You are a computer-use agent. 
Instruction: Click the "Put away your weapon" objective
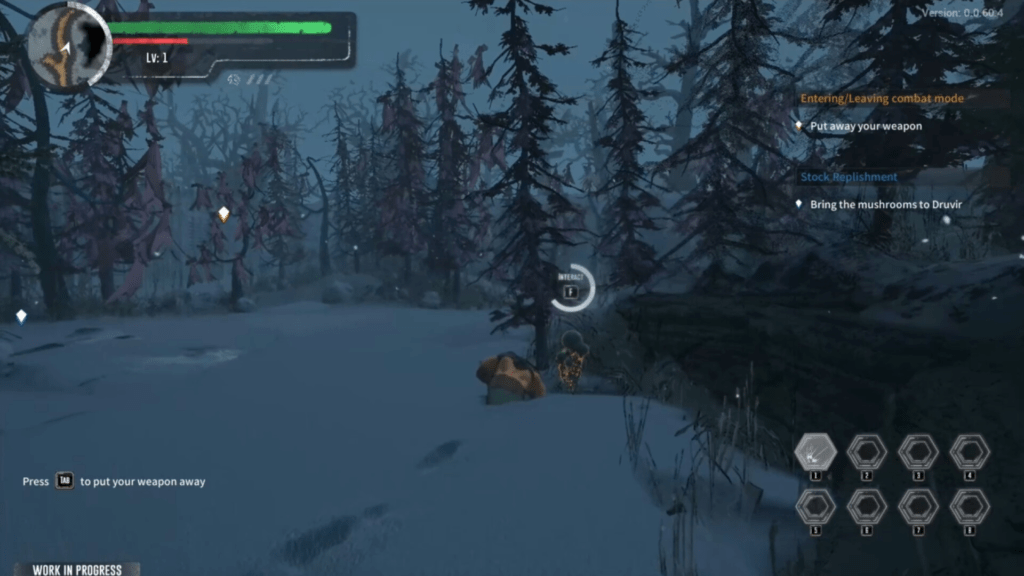tap(866, 127)
